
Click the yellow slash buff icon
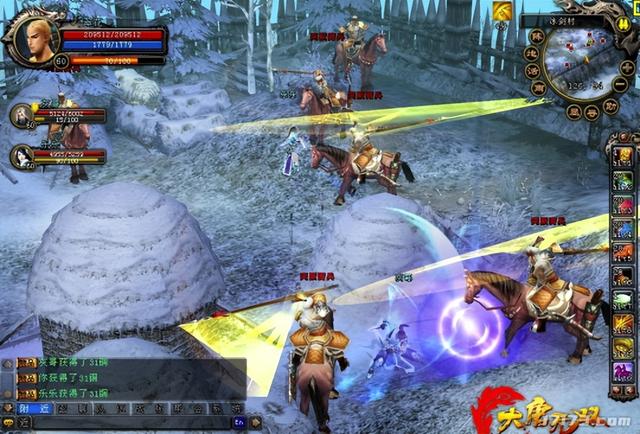pyautogui.click(x=503, y=10)
